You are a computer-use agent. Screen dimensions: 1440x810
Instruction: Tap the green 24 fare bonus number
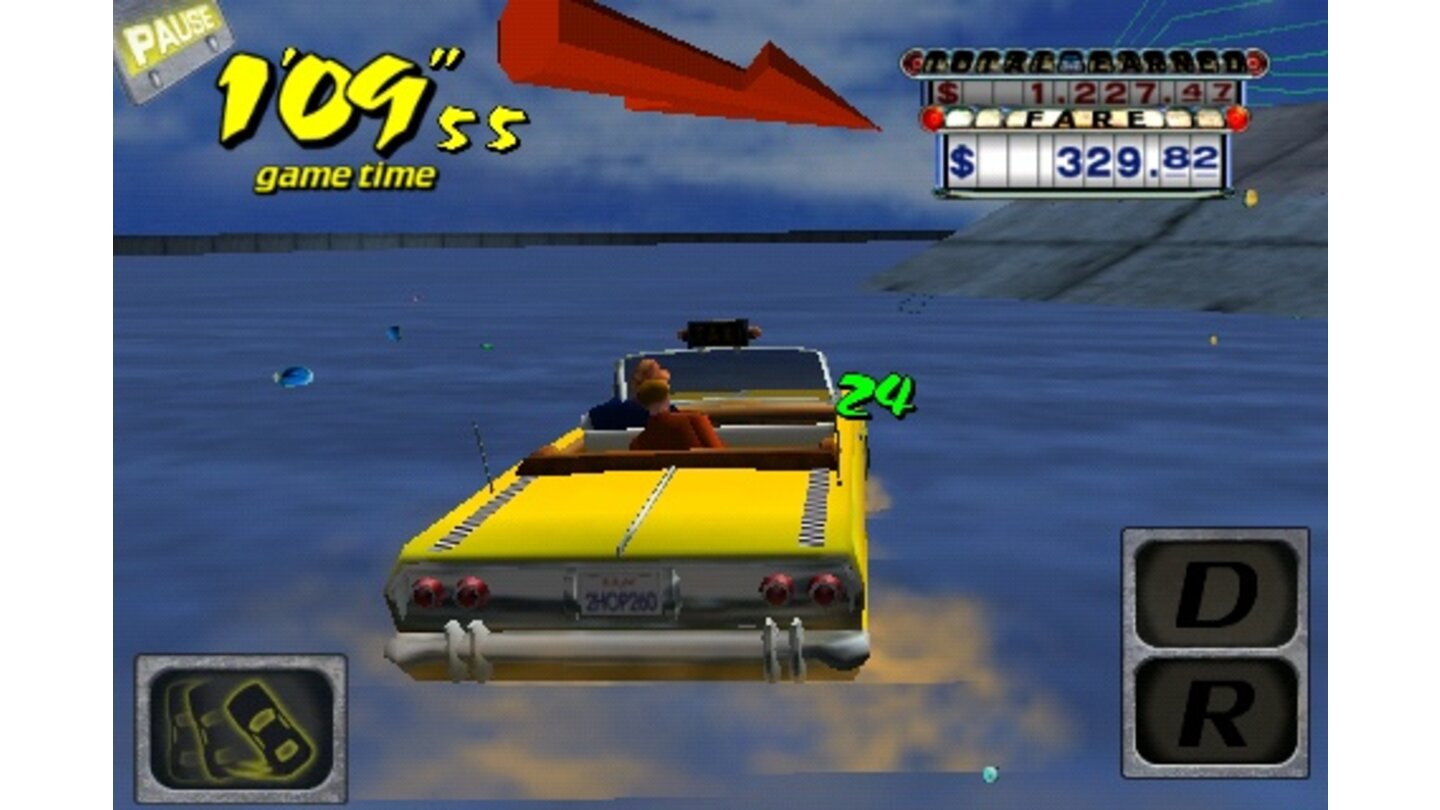pyautogui.click(x=876, y=394)
